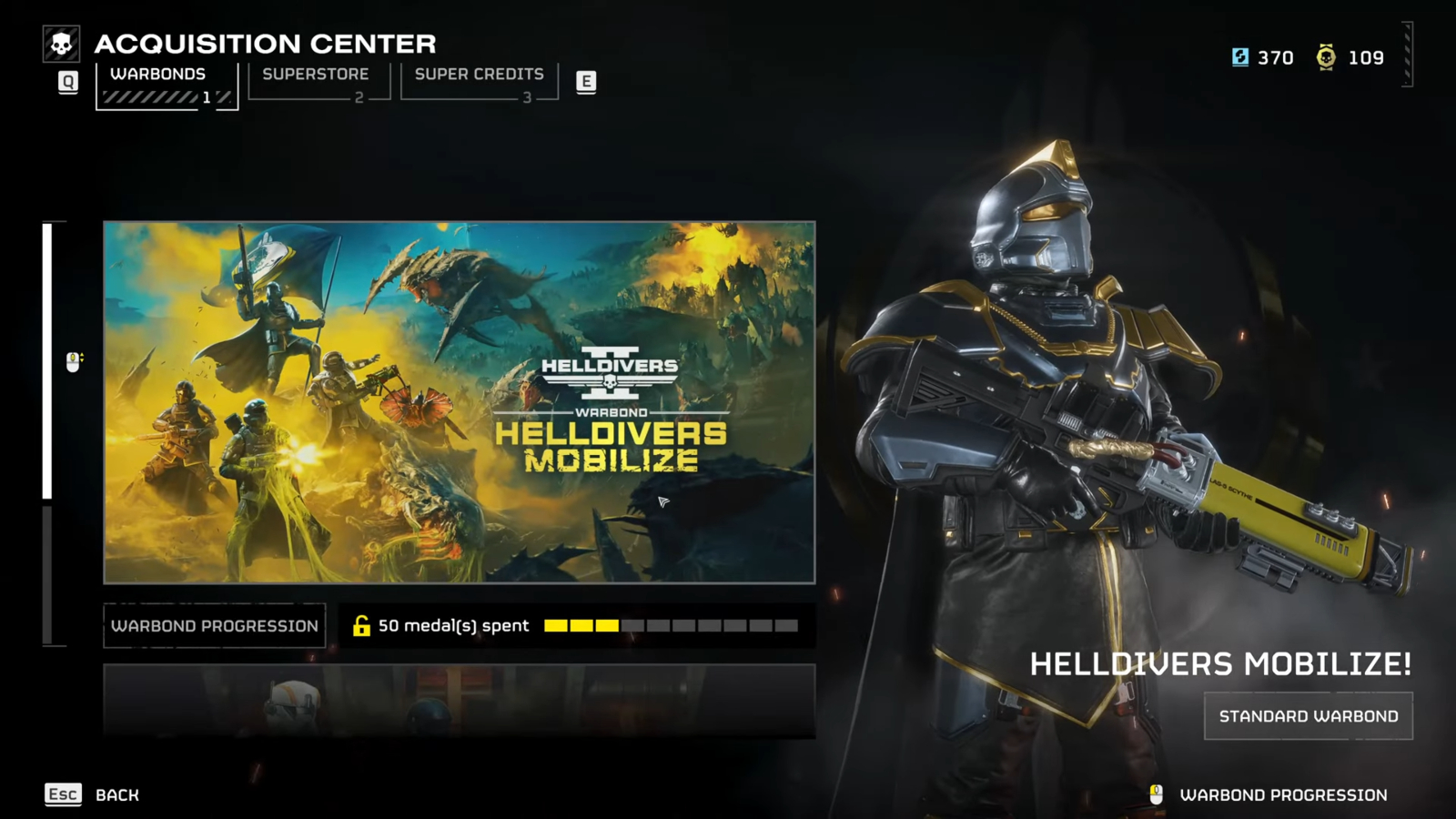Open the Super Credits tab
This screenshot has height=819, width=1456.
click(x=478, y=74)
